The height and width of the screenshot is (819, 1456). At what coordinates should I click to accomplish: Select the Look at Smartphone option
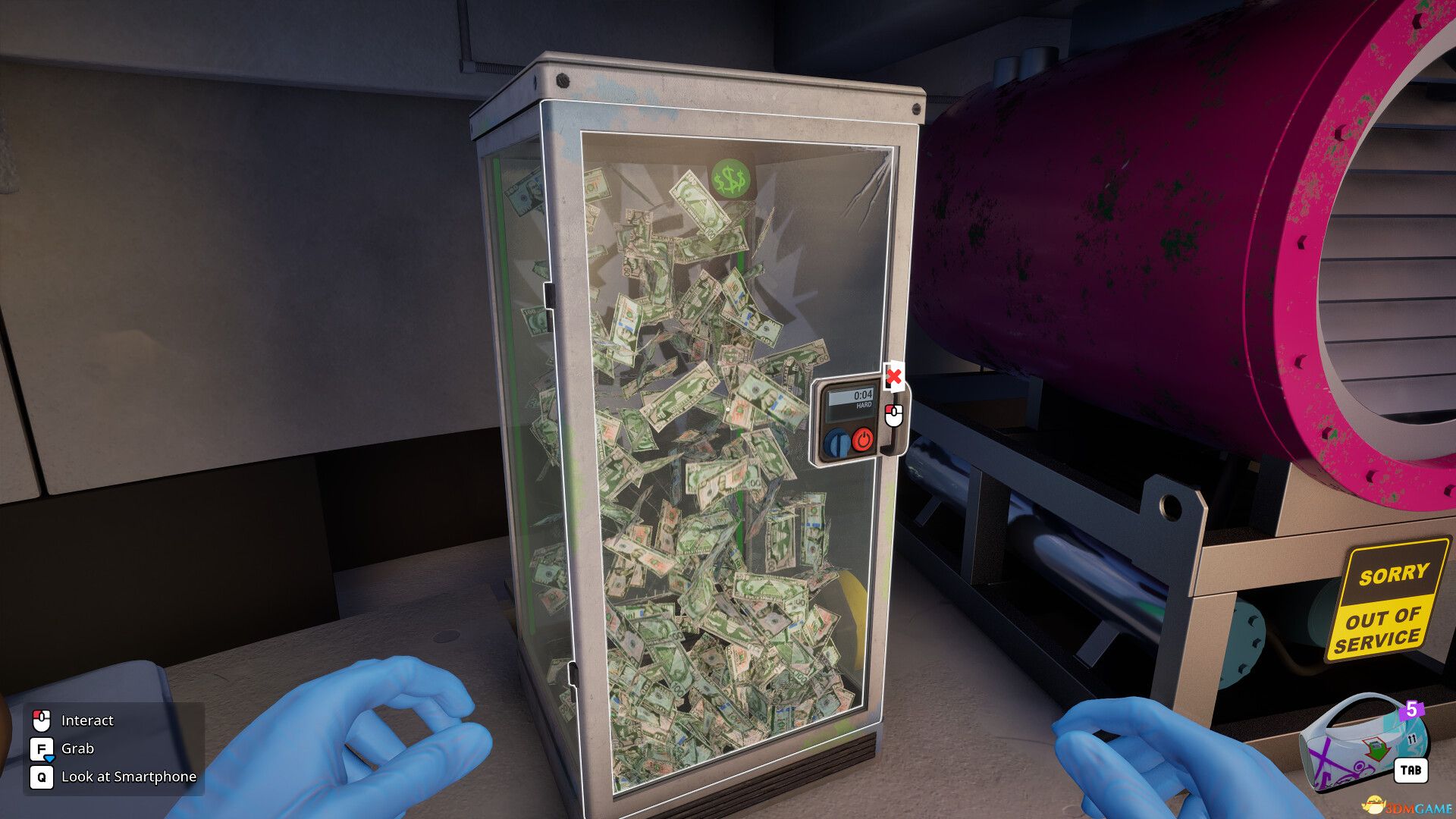pyautogui.click(x=130, y=777)
